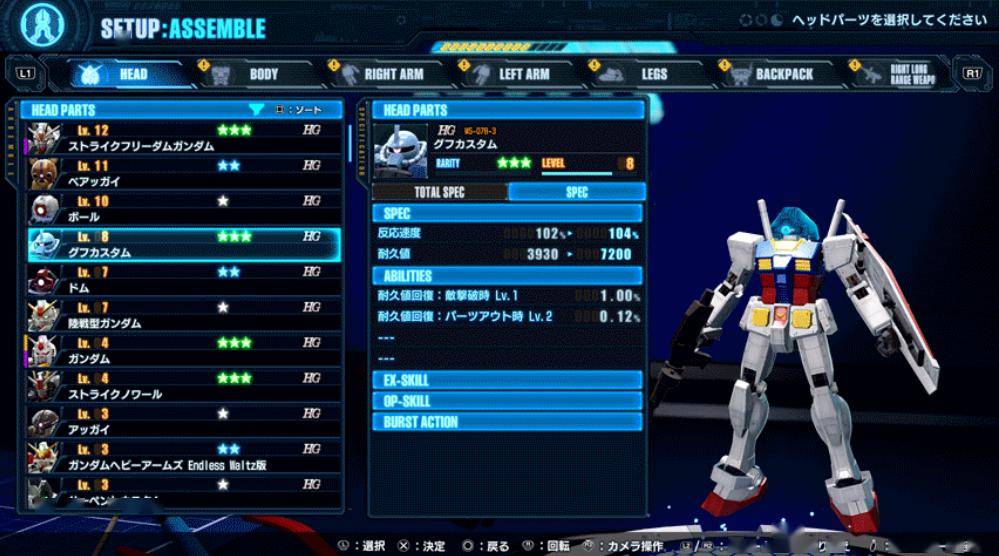Select the Lv. 4 ガンダム head part

[184, 350]
